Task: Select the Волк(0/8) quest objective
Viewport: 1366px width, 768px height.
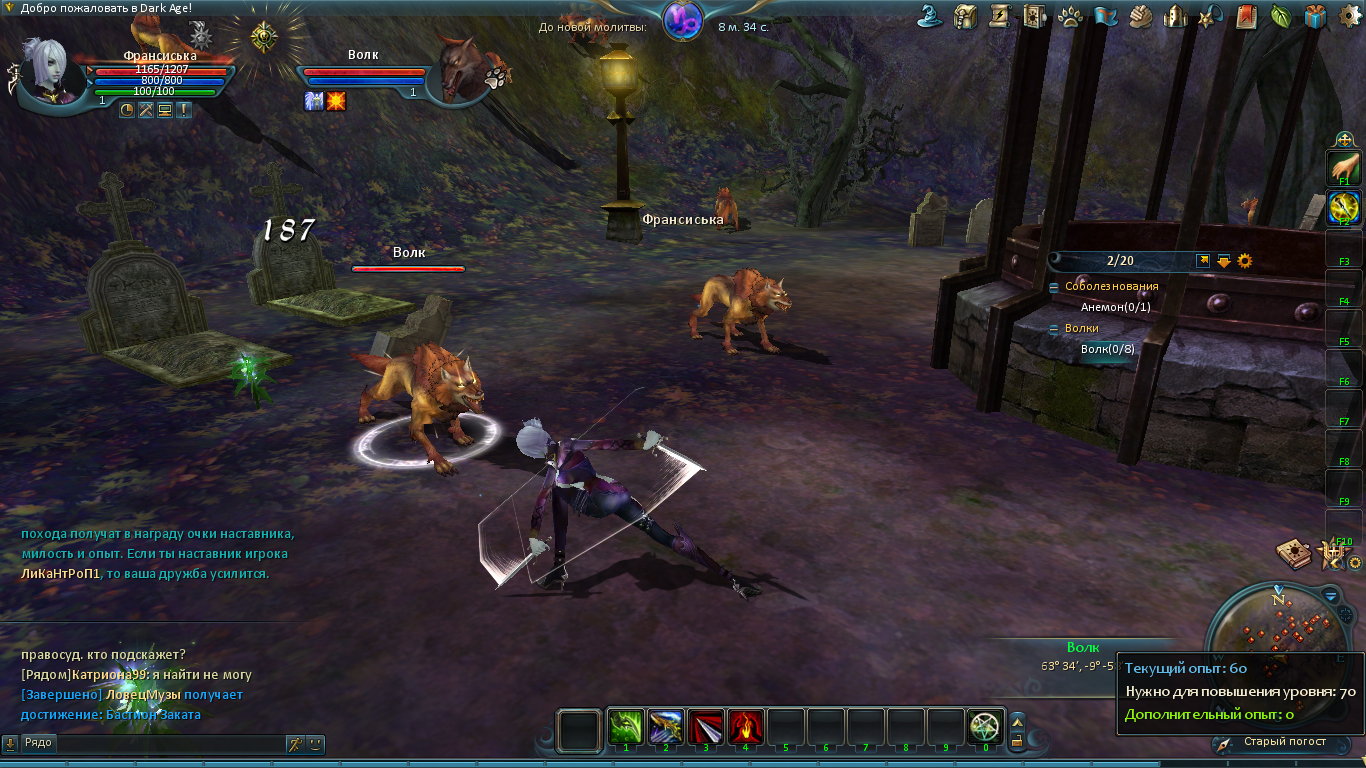Action: click(x=1107, y=349)
